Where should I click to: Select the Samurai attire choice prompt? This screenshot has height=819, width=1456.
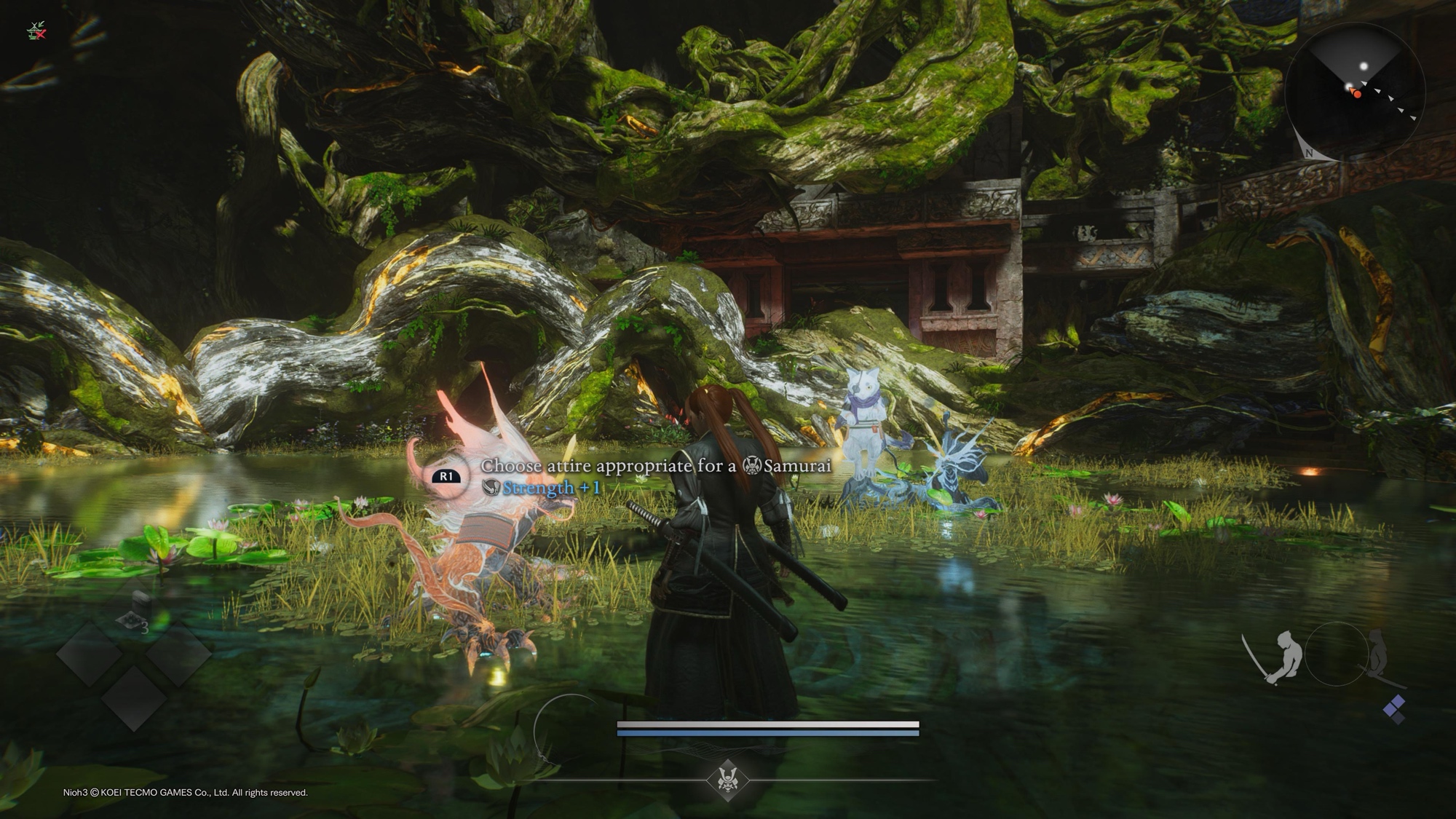pyautogui.click(x=655, y=466)
